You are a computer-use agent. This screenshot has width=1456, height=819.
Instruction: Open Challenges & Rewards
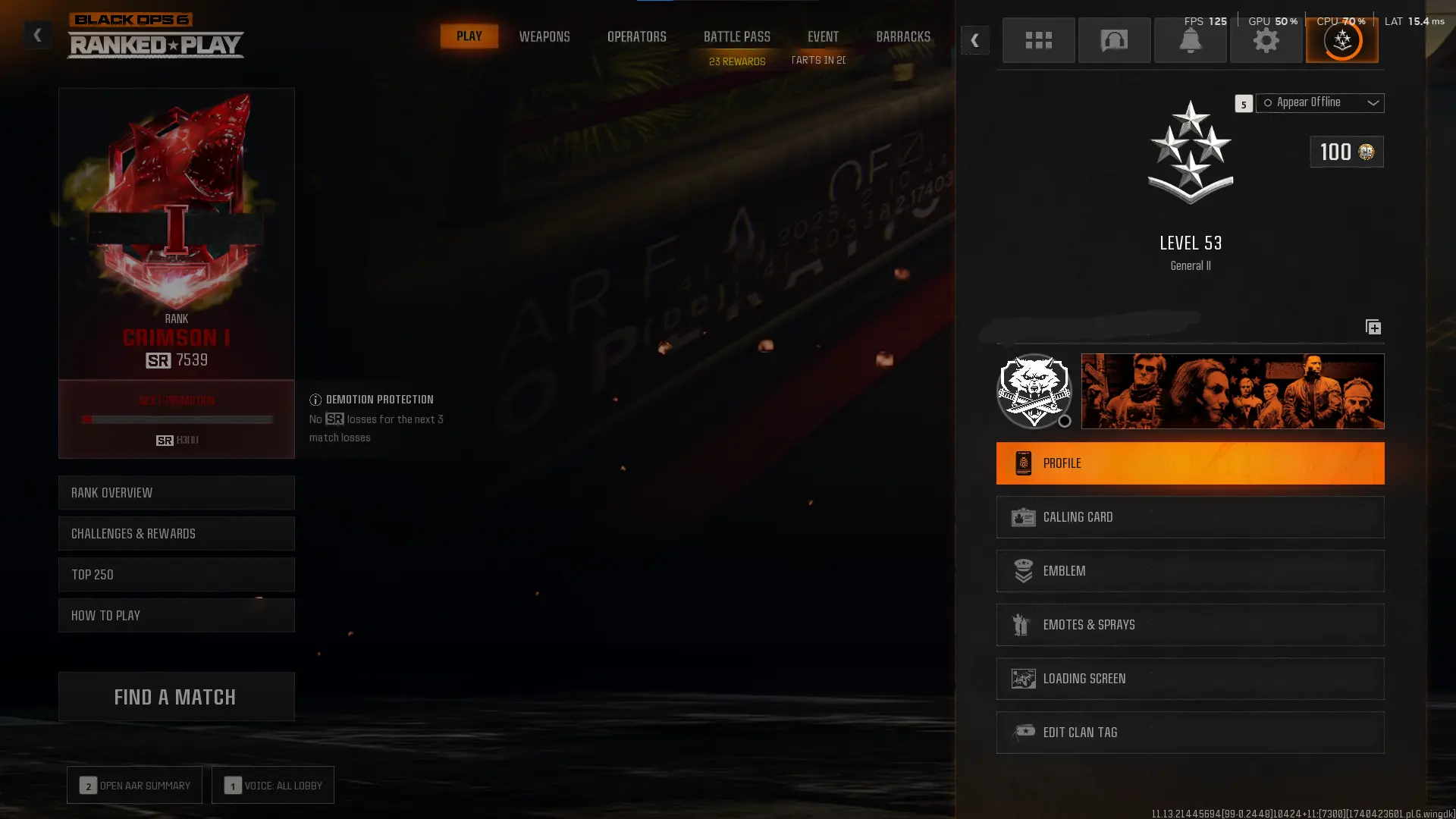click(x=176, y=533)
